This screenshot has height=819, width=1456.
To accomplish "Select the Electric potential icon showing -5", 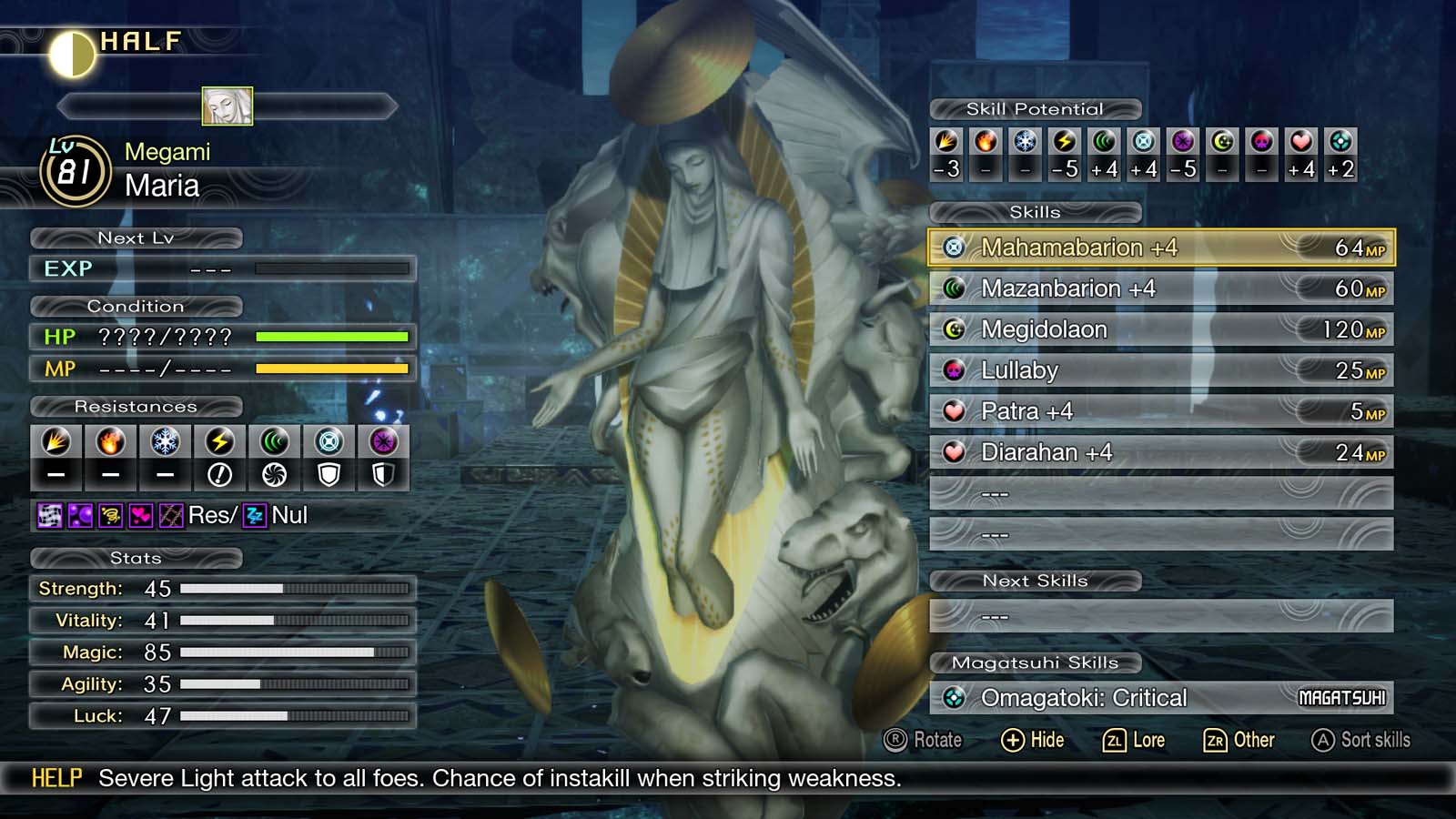I will [1063, 142].
